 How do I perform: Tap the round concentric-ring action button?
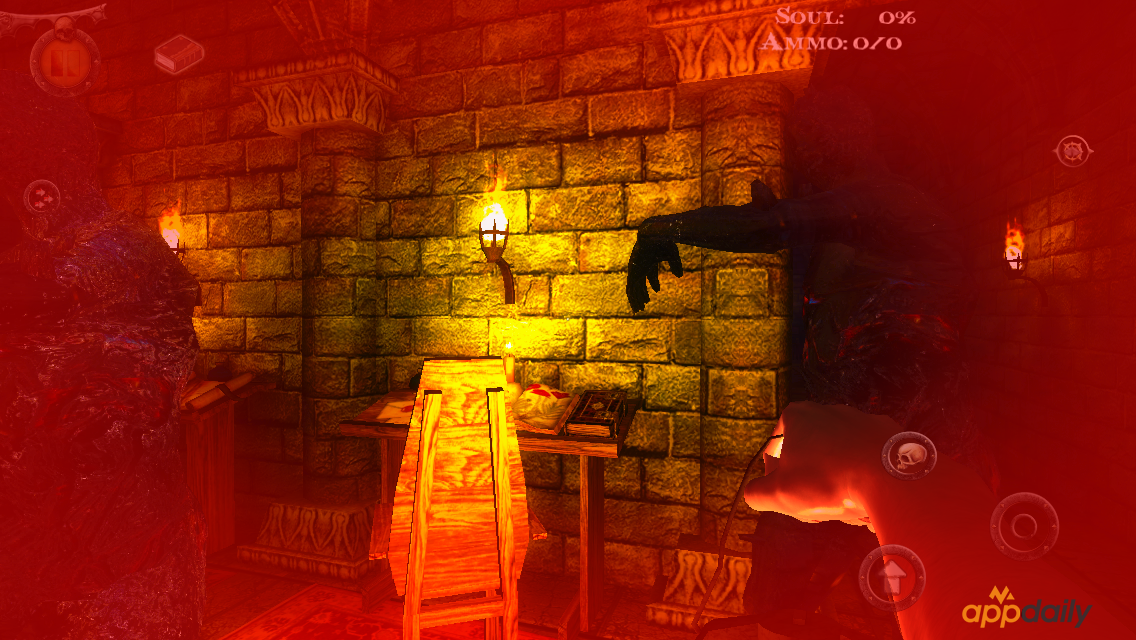1024,526
